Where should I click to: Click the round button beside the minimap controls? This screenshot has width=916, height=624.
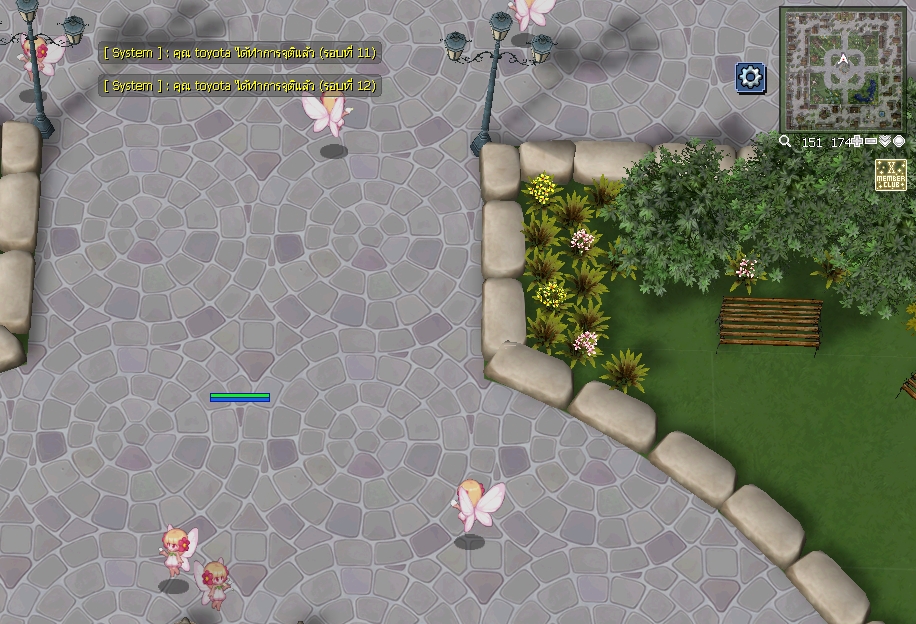899,142
